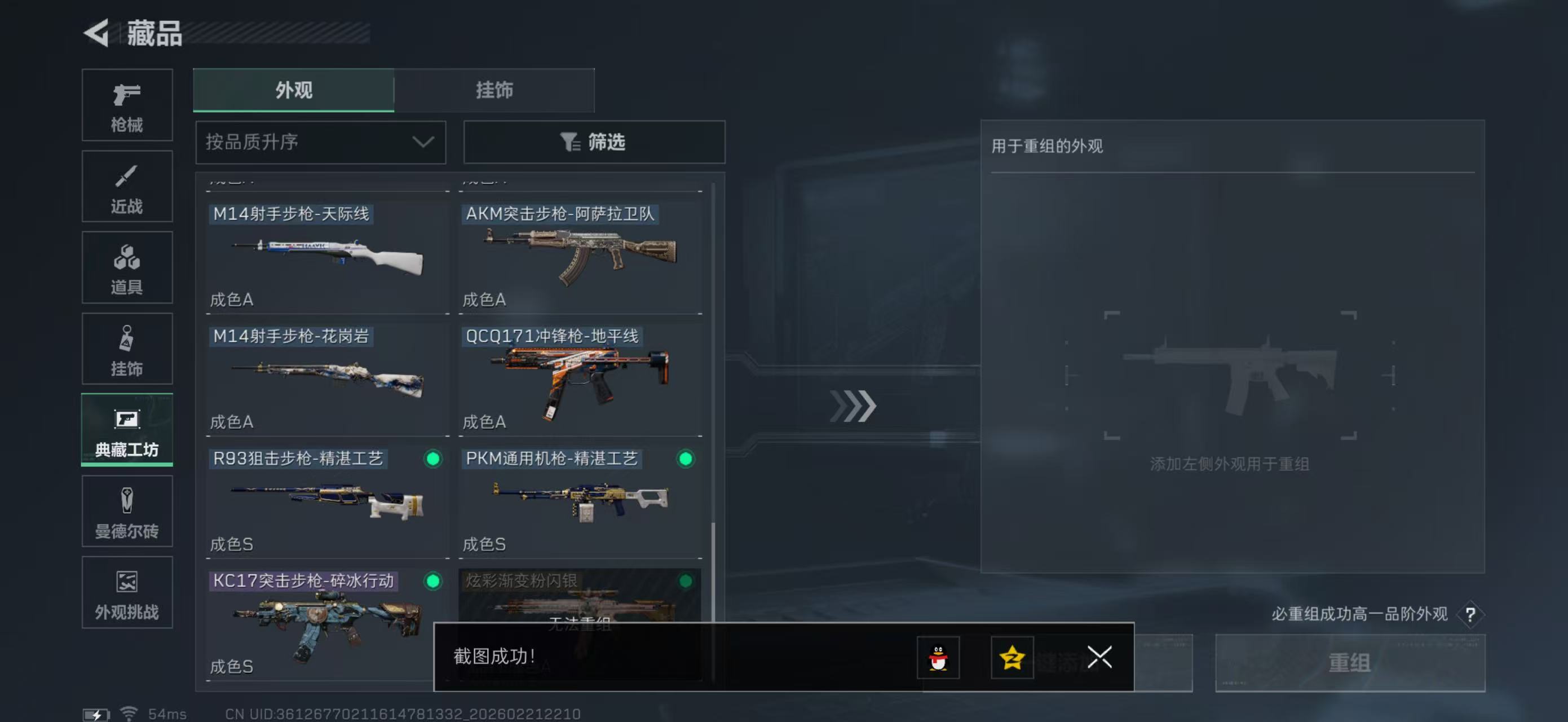Switch to the 挂饰 charms category
This screenshot has width=1568, height=722.
click(x=127, y=349)
